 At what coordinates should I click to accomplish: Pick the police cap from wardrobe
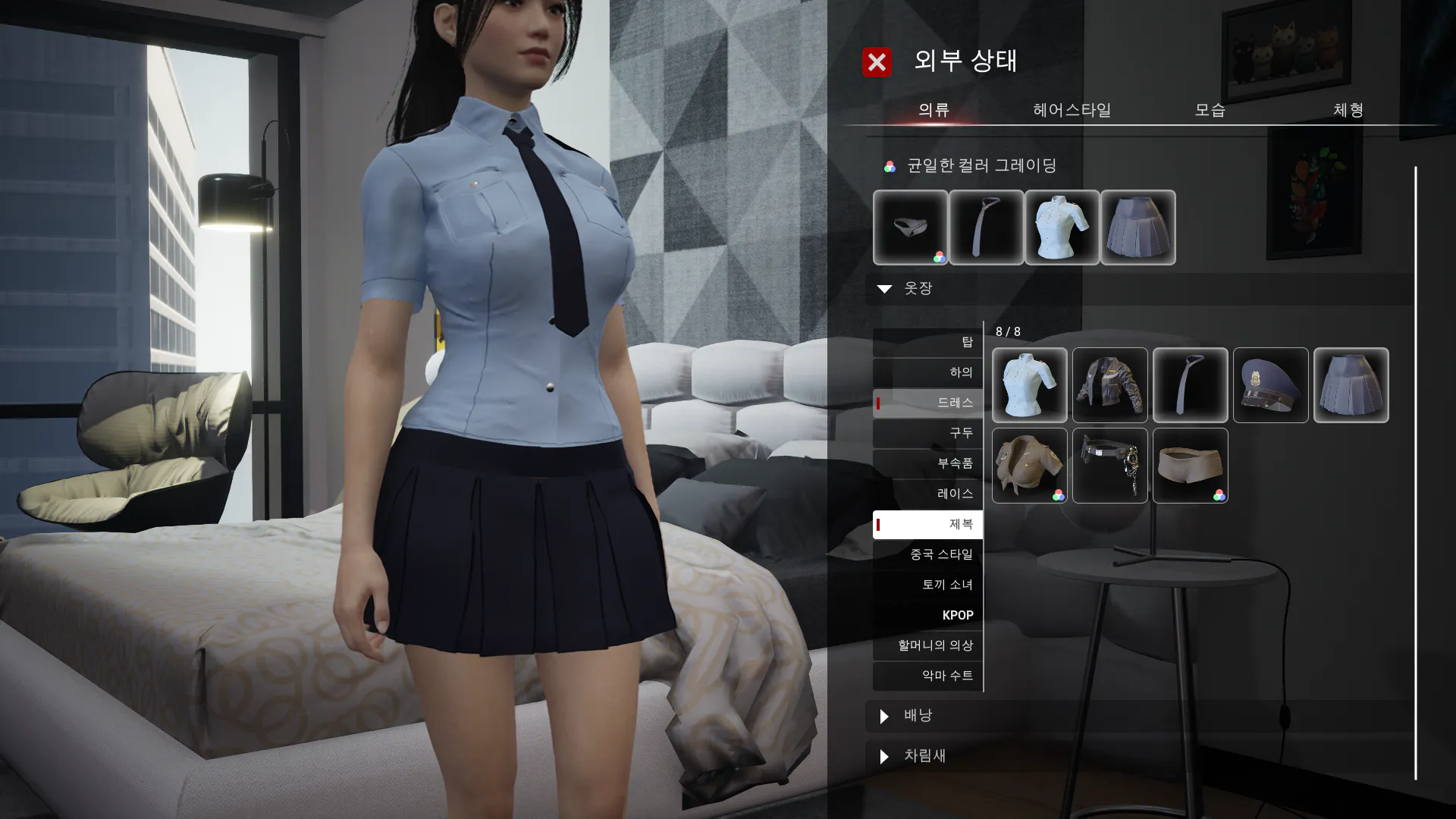[x=1270, y=385]
